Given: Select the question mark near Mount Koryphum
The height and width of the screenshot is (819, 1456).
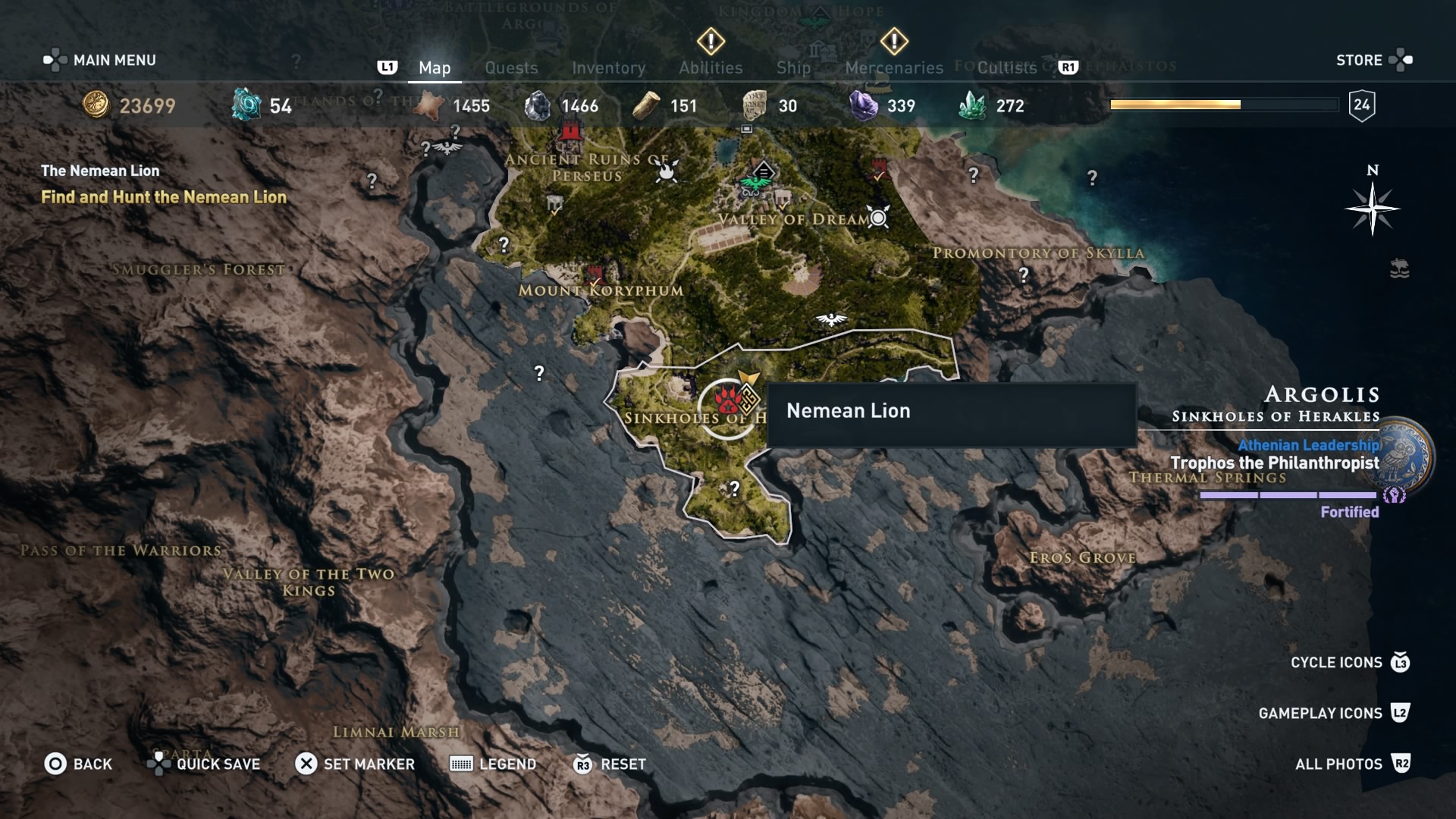Looking at the screenshot, I should [538, 372].
